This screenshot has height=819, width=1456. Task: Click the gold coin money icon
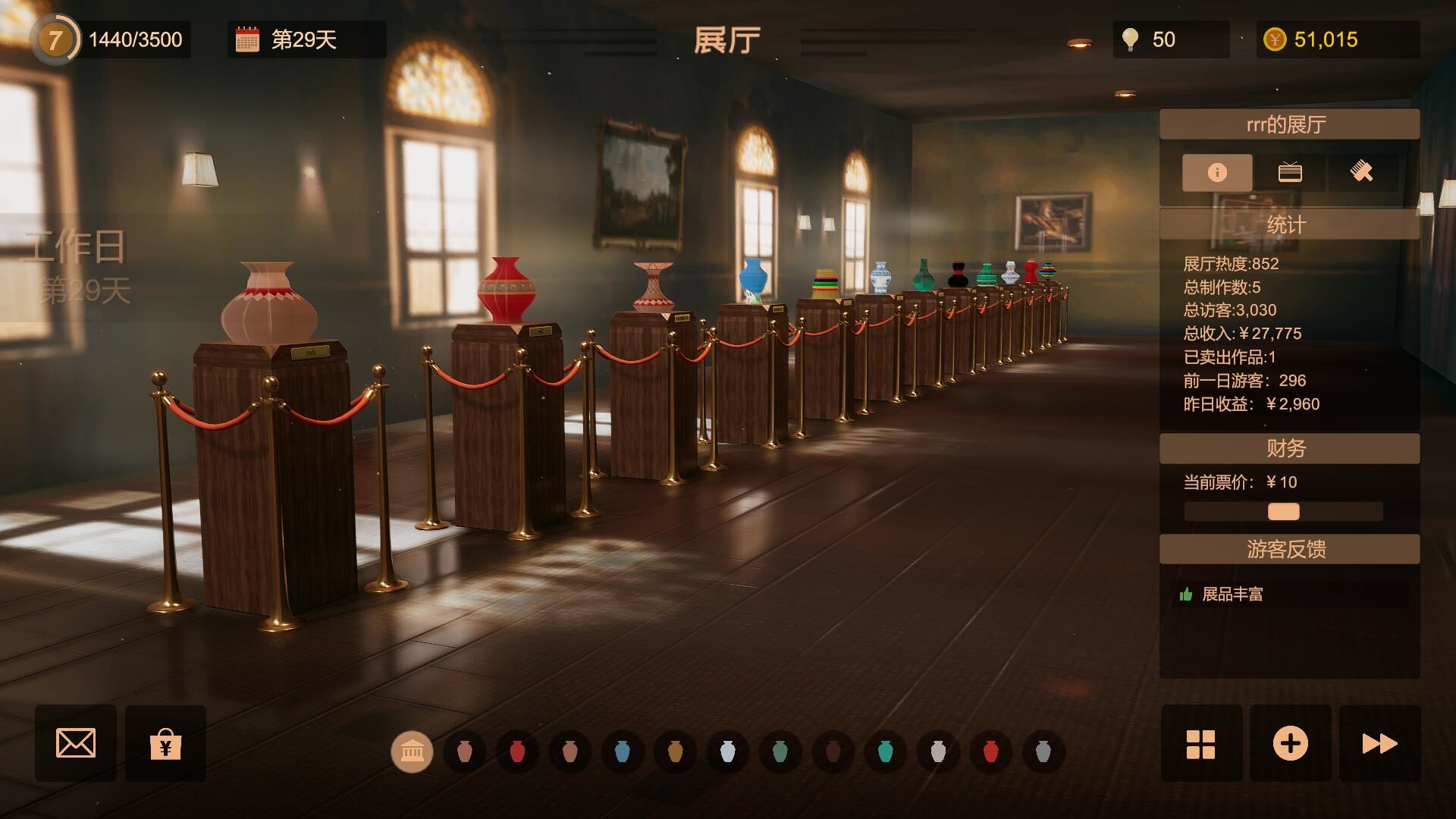click(1275, 39)
